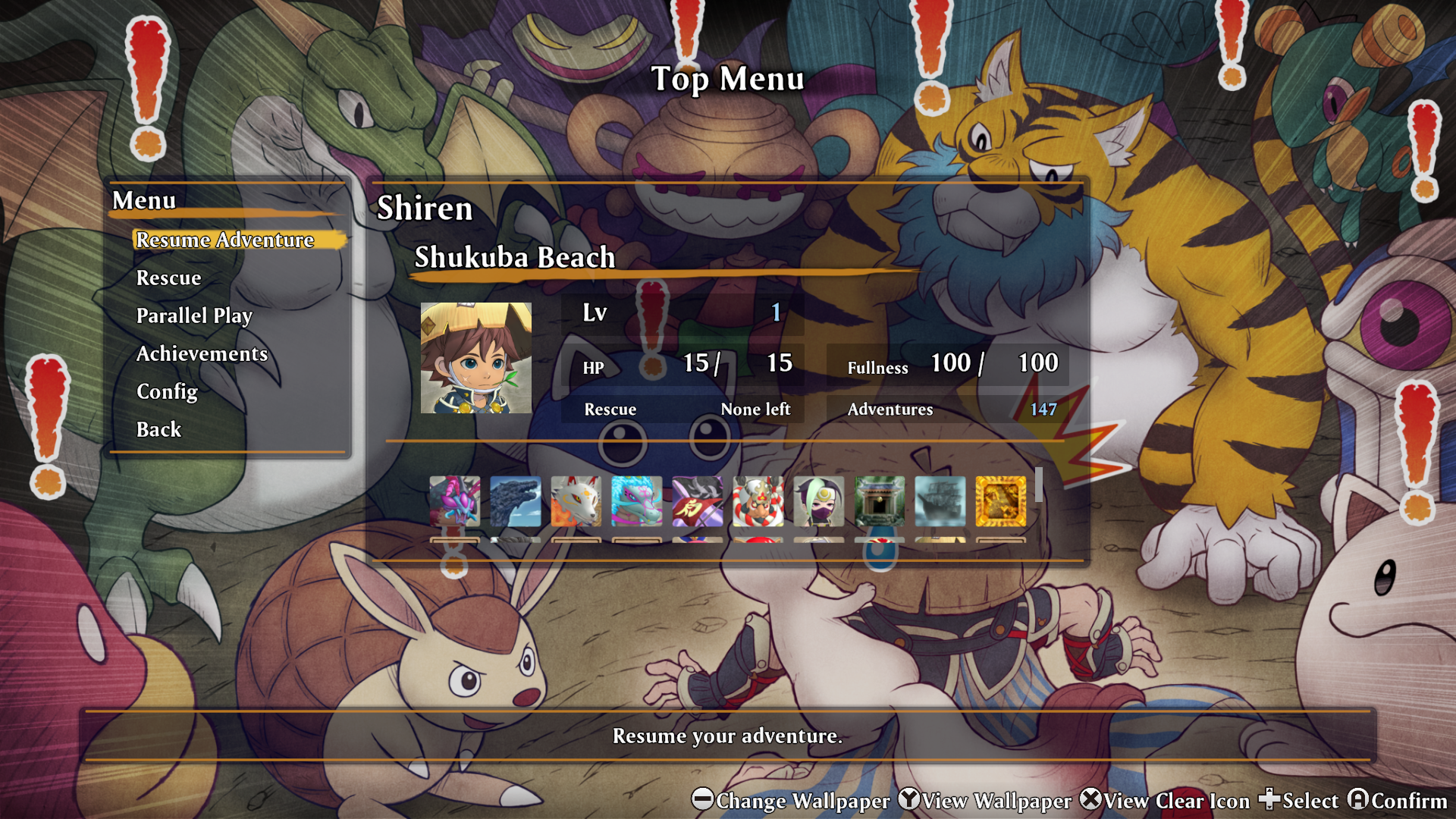Go Back from the Top Menu
Viewport: 1456px width, 819px height.
coord(158,430)
